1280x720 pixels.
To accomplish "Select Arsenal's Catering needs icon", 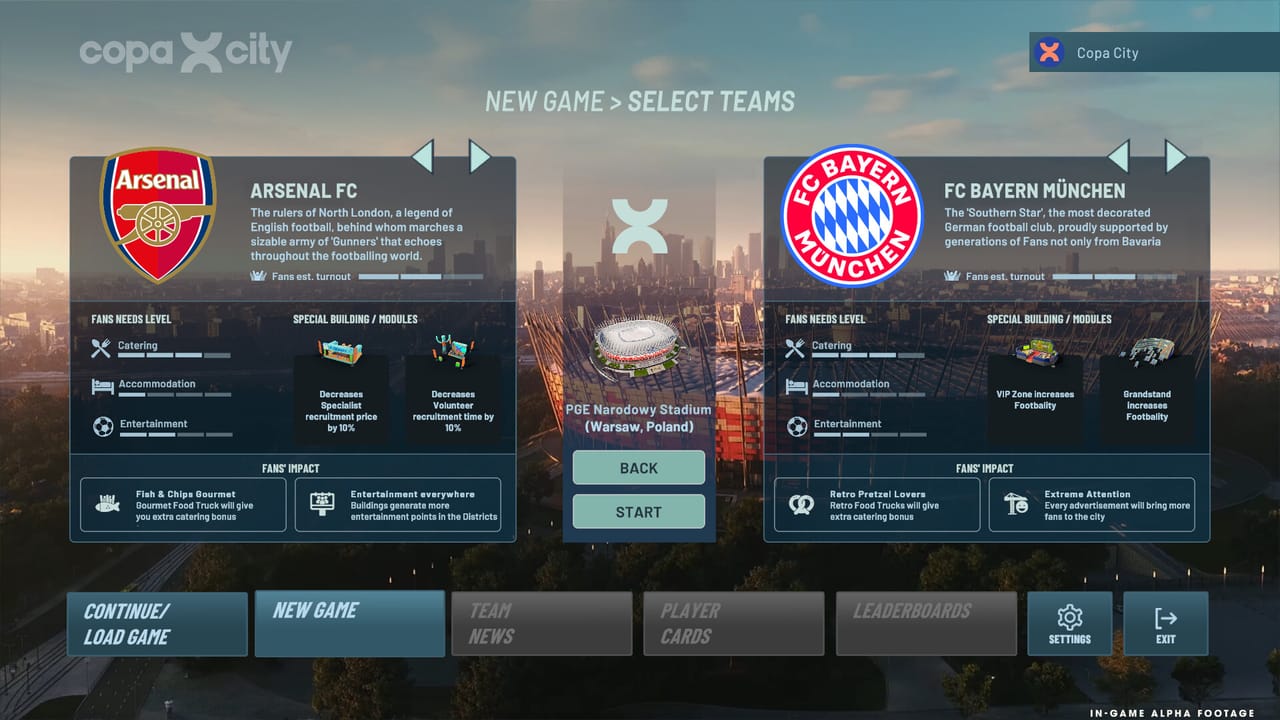I will tap(100, 347).
